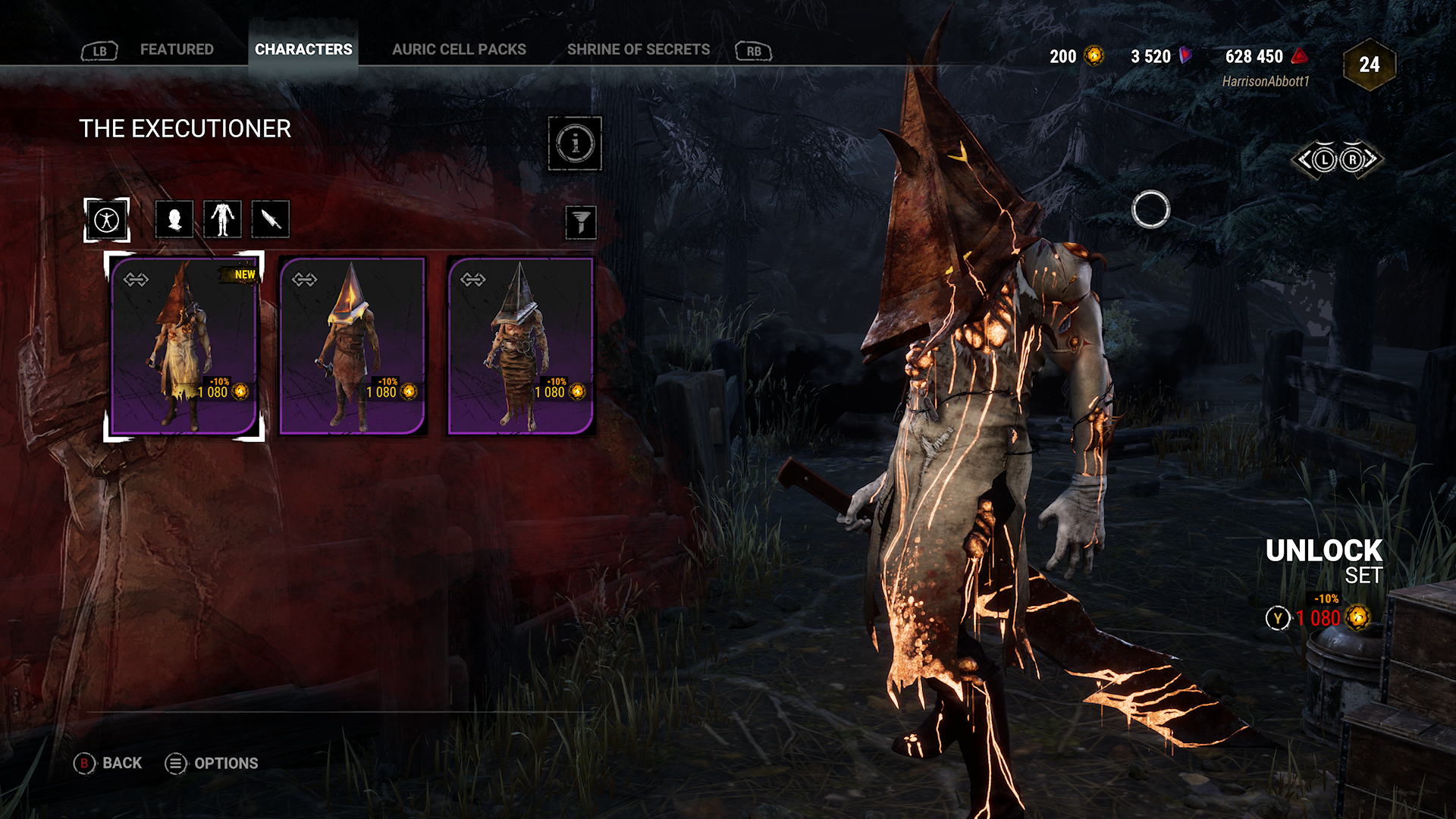Open the Shrine of Secrets tab

(639, 50)
